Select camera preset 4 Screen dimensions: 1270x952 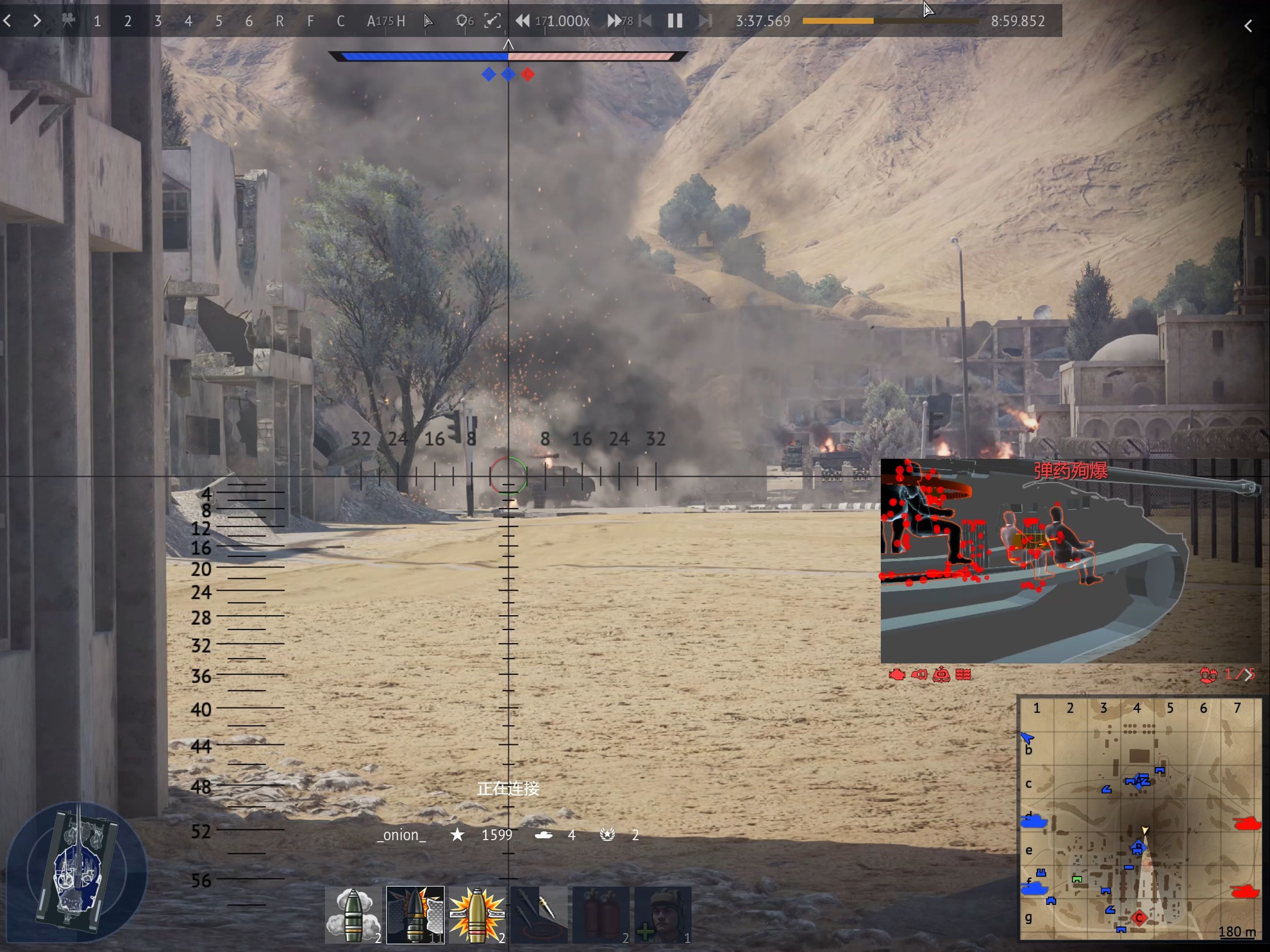[188, 21]
